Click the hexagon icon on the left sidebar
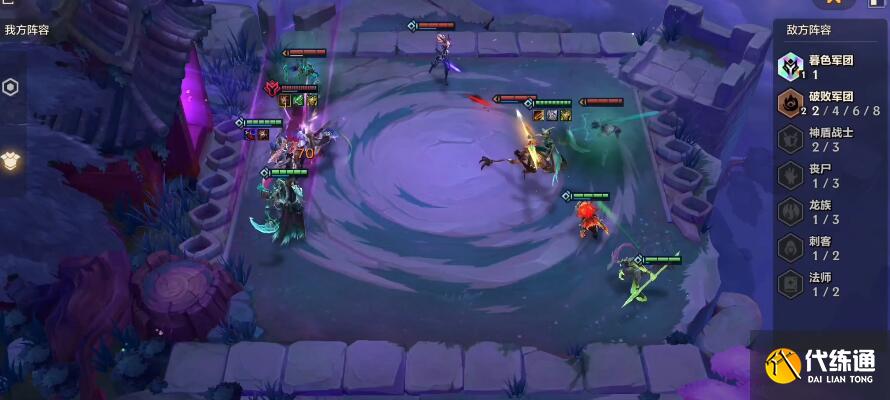Screen dimensions: 890x400 [10, 87]
